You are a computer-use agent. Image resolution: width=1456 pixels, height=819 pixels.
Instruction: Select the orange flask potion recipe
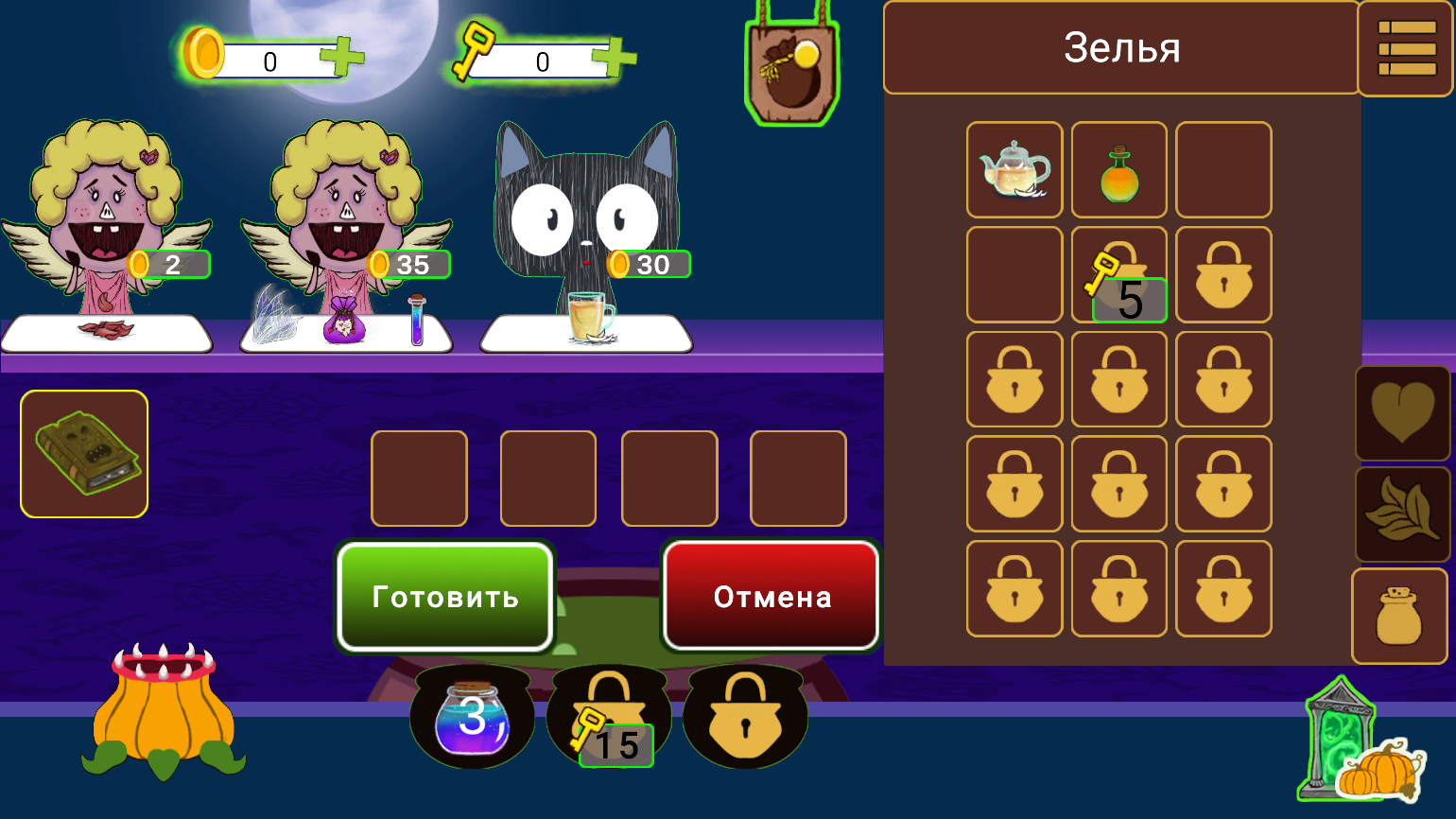pos(1118,169)
